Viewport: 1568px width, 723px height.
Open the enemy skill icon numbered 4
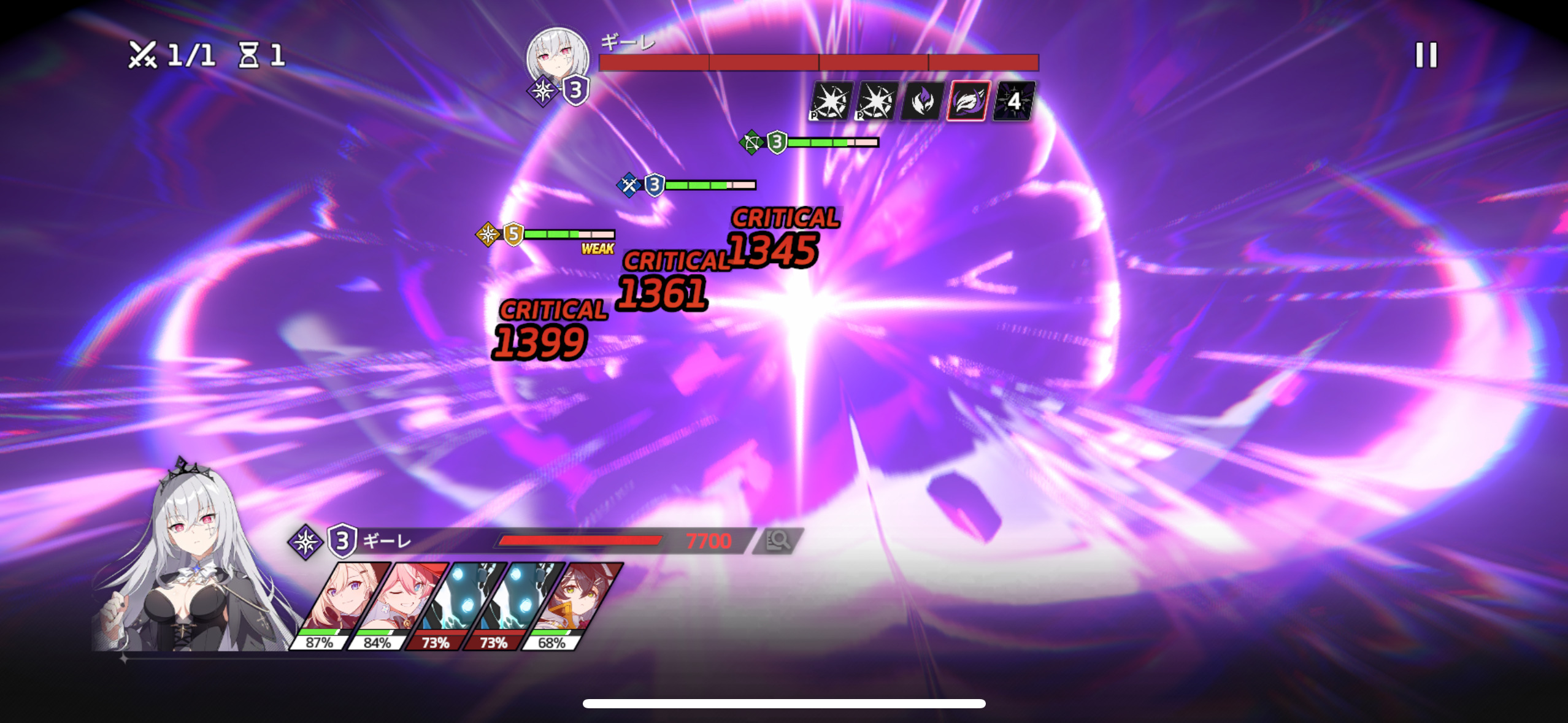pyautogui.click(x=1013, y=101)
